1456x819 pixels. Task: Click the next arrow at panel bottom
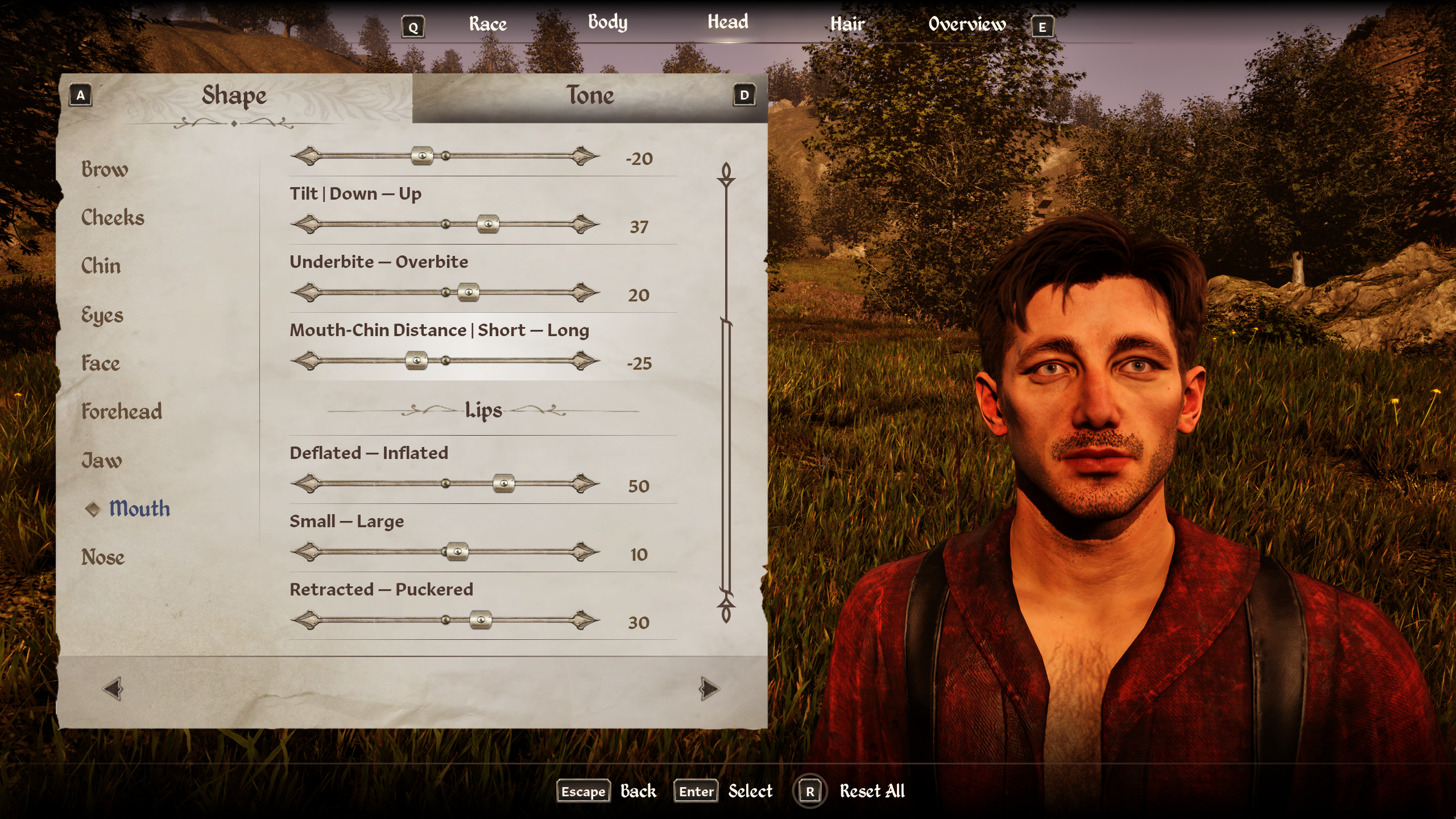click(x=709, y=689)
